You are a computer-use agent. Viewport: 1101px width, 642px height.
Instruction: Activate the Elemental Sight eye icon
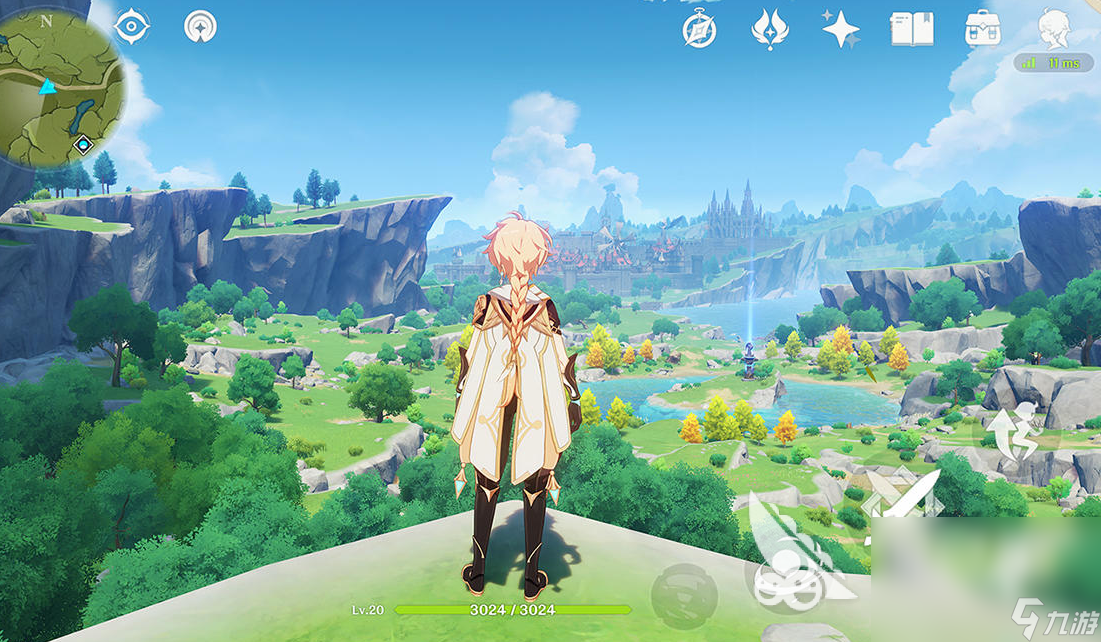pyautogui.click(x=132, y=27)
